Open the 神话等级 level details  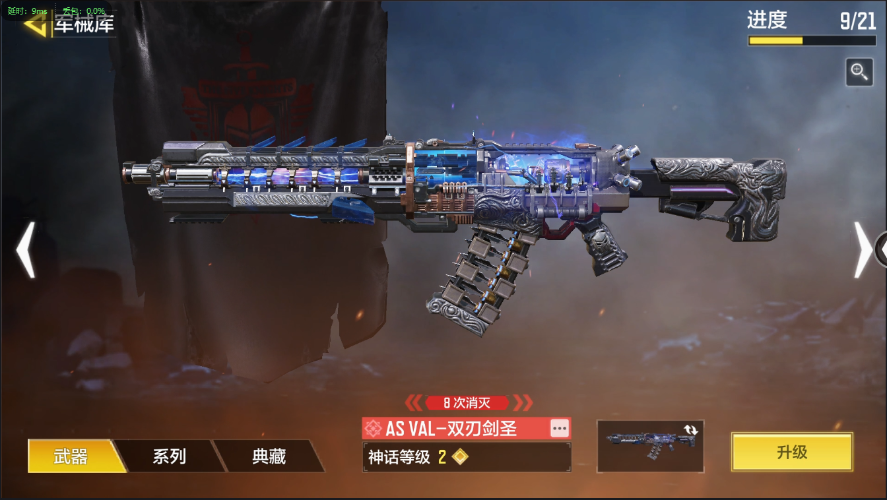coord(465,457)
